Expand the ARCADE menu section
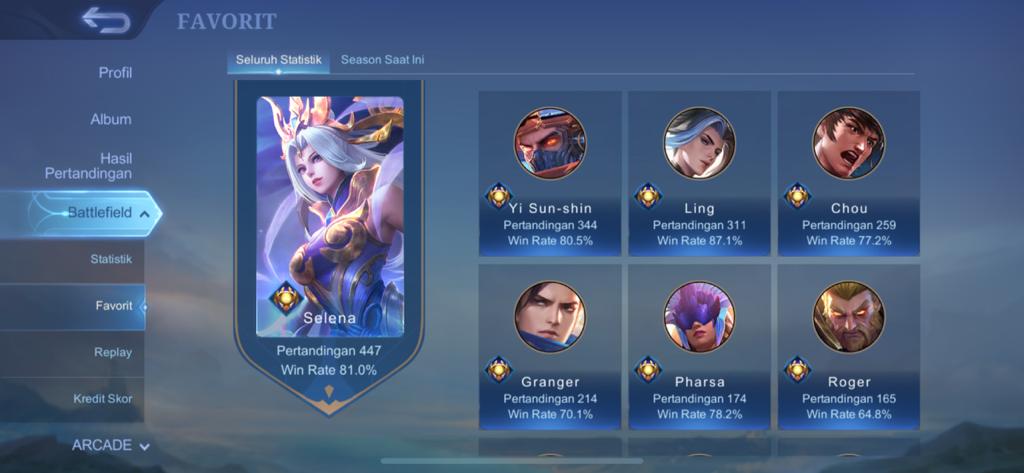Viewport: 1024px width, 473px height. (x=110, y=445)
